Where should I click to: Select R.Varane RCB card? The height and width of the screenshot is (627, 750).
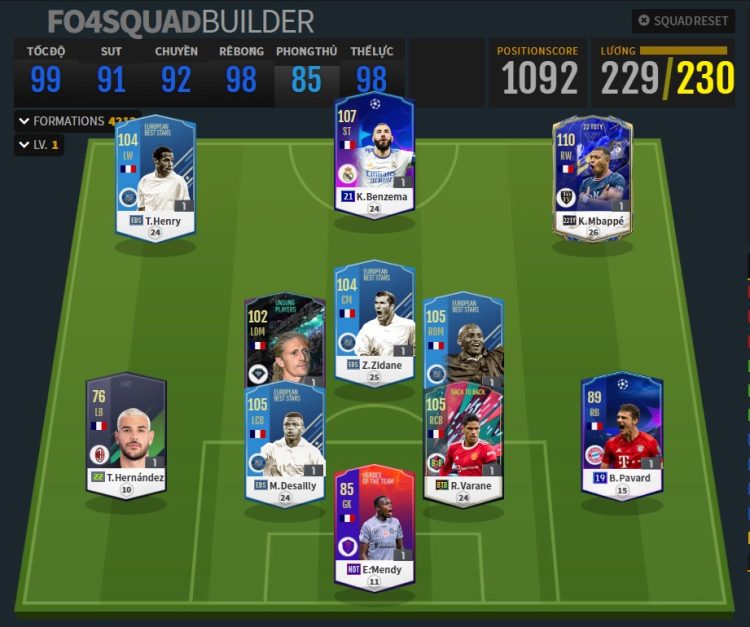coord(463,445)
